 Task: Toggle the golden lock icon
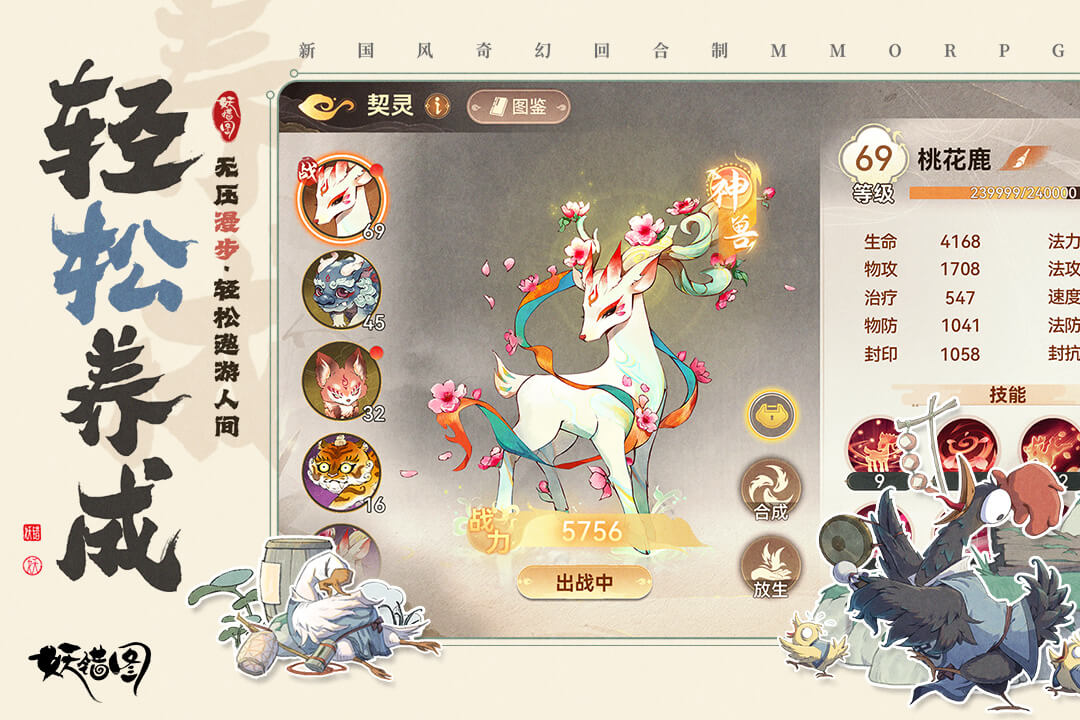point(771,414)
